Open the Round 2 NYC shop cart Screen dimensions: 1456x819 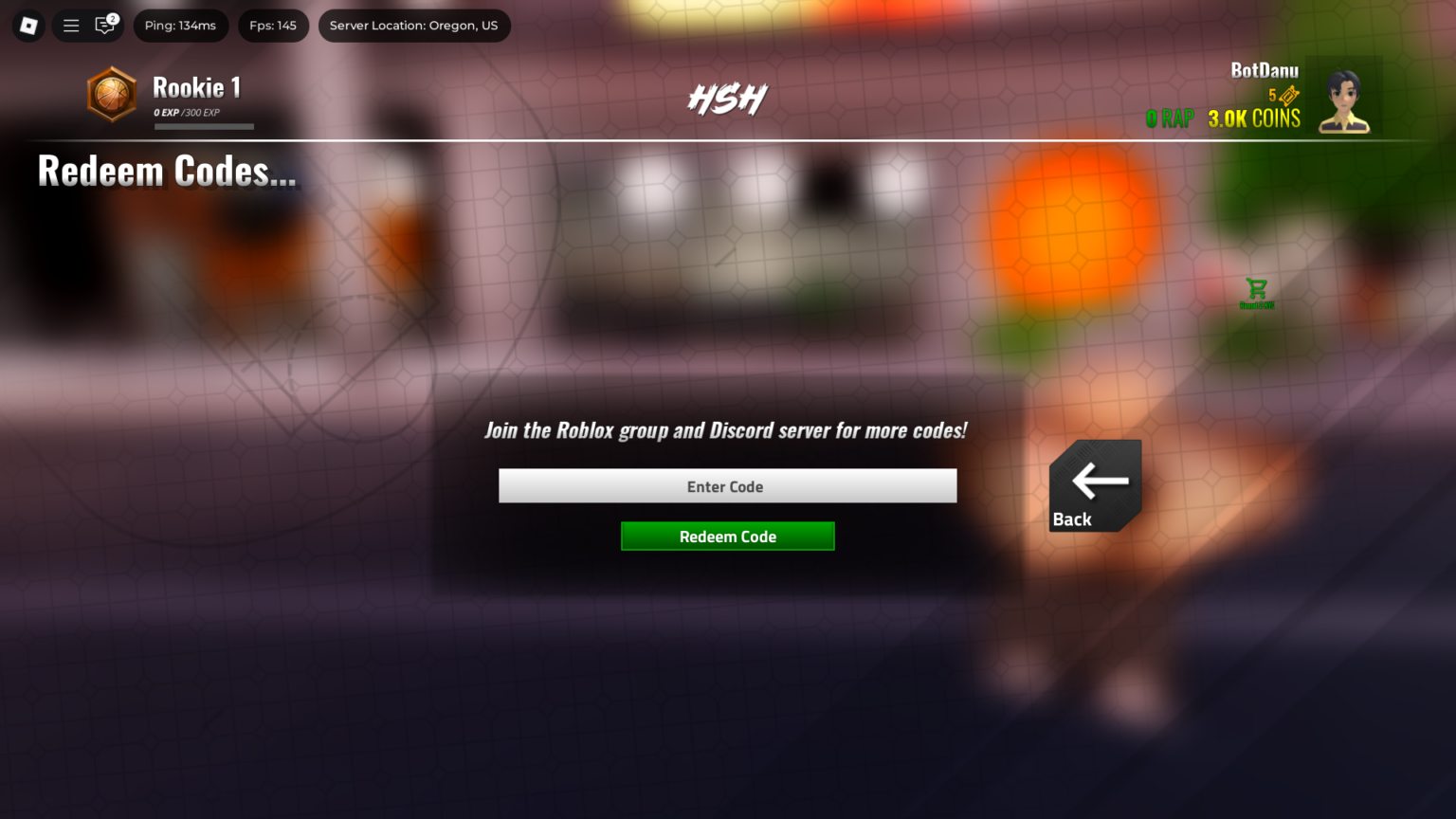1257,287
